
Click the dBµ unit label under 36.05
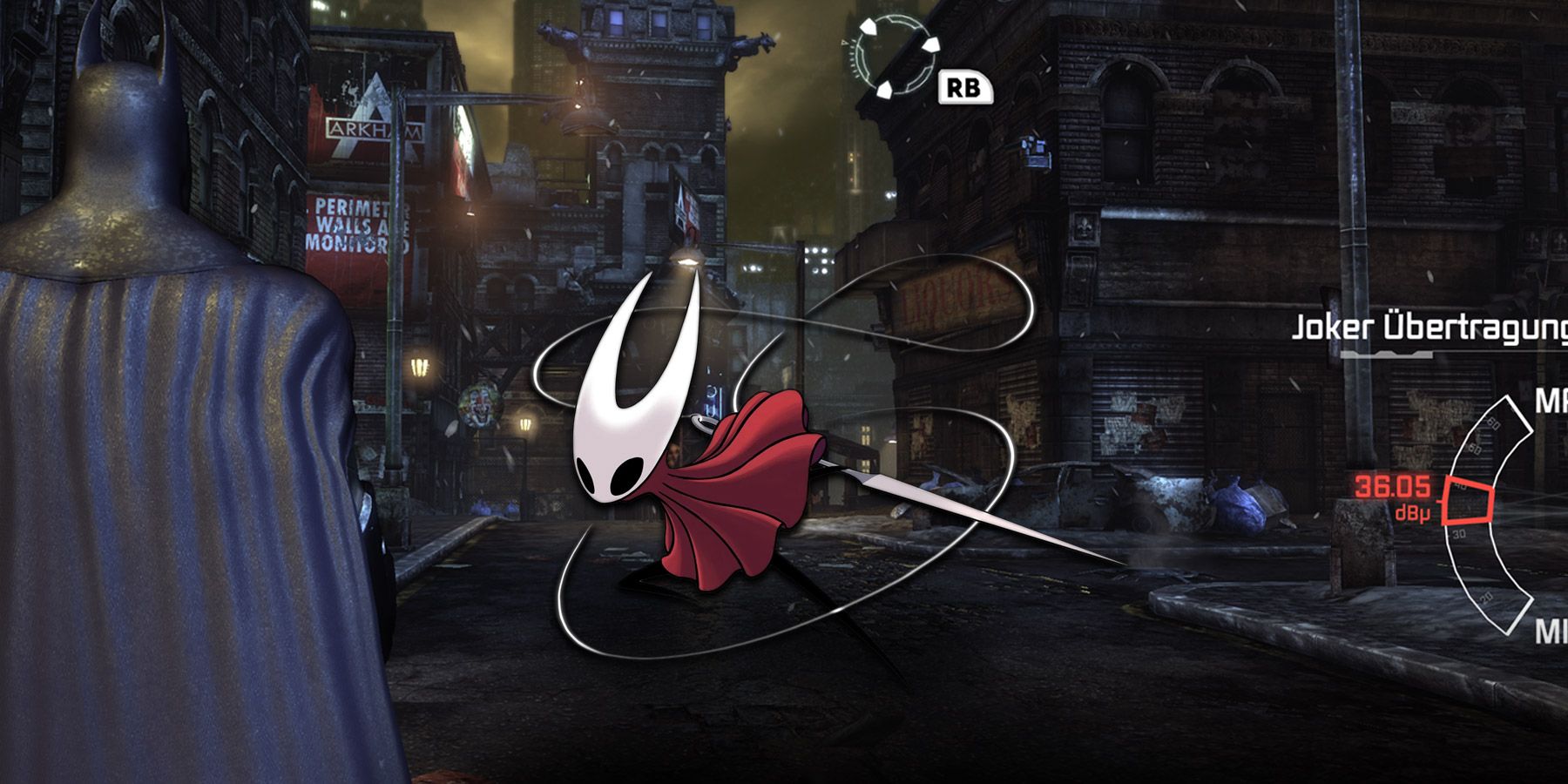tap(1413, 512)
